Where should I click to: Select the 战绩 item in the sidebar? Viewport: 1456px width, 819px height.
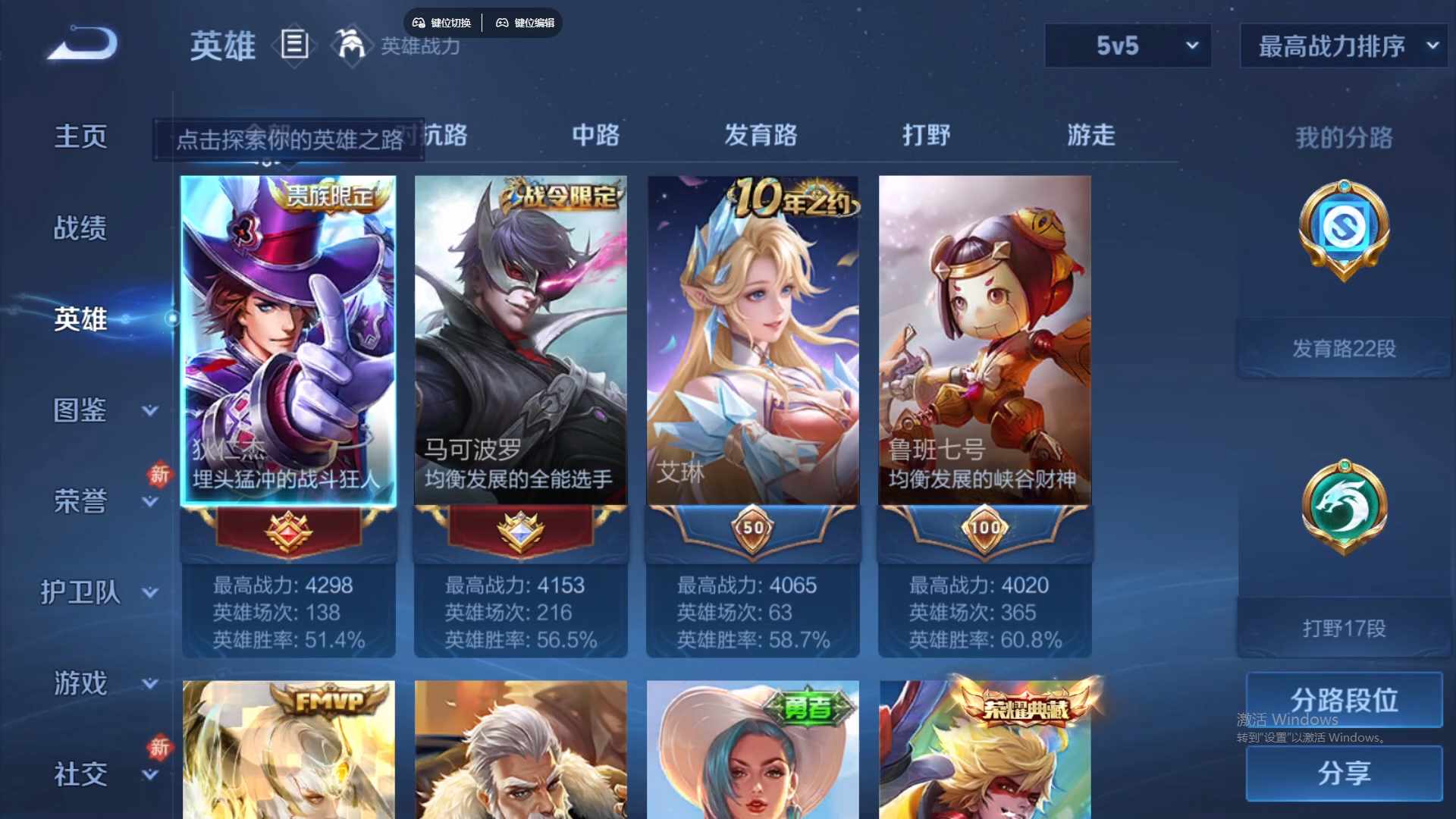click(80, 227)
